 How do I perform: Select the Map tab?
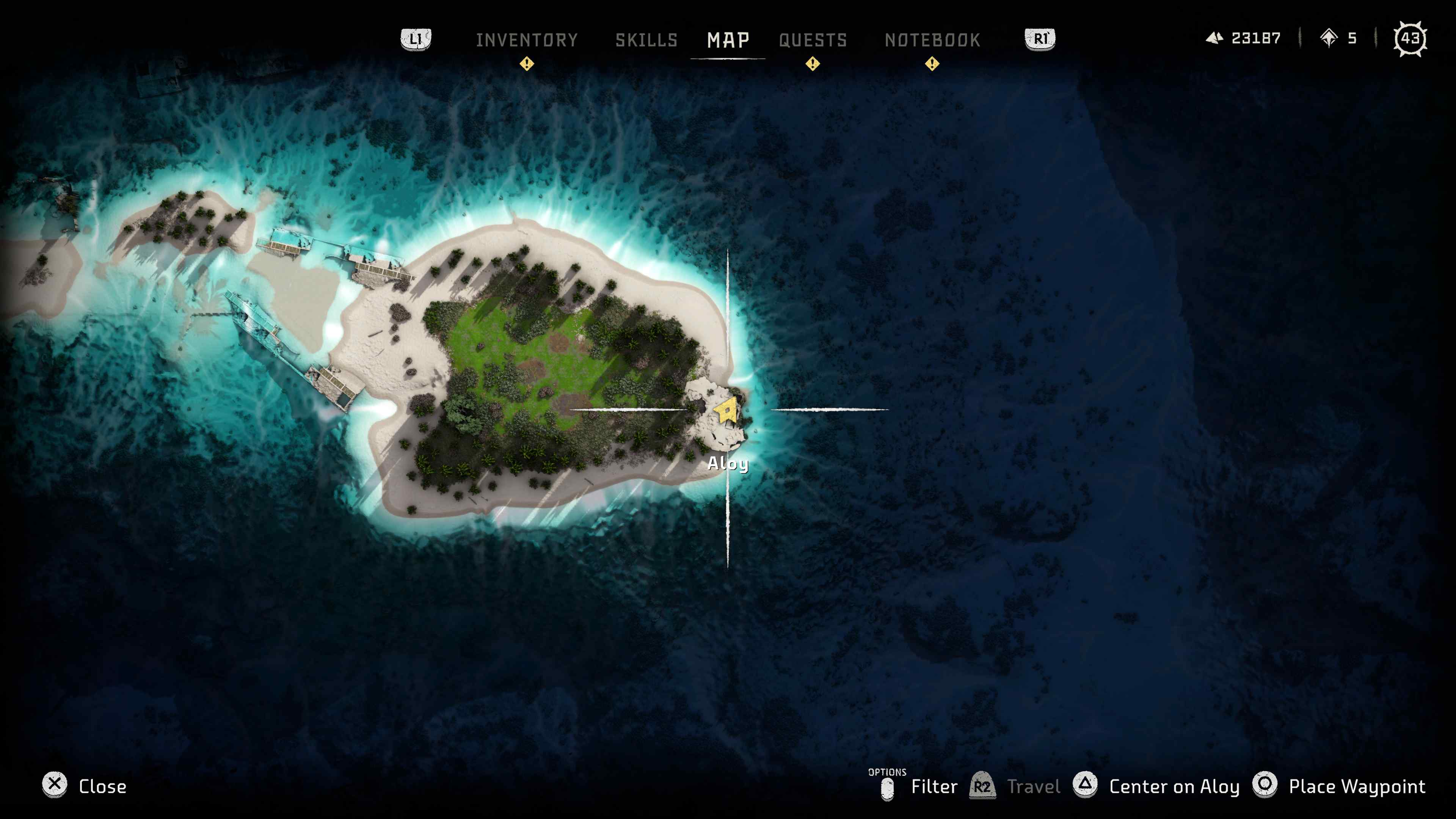pos(728,40)
